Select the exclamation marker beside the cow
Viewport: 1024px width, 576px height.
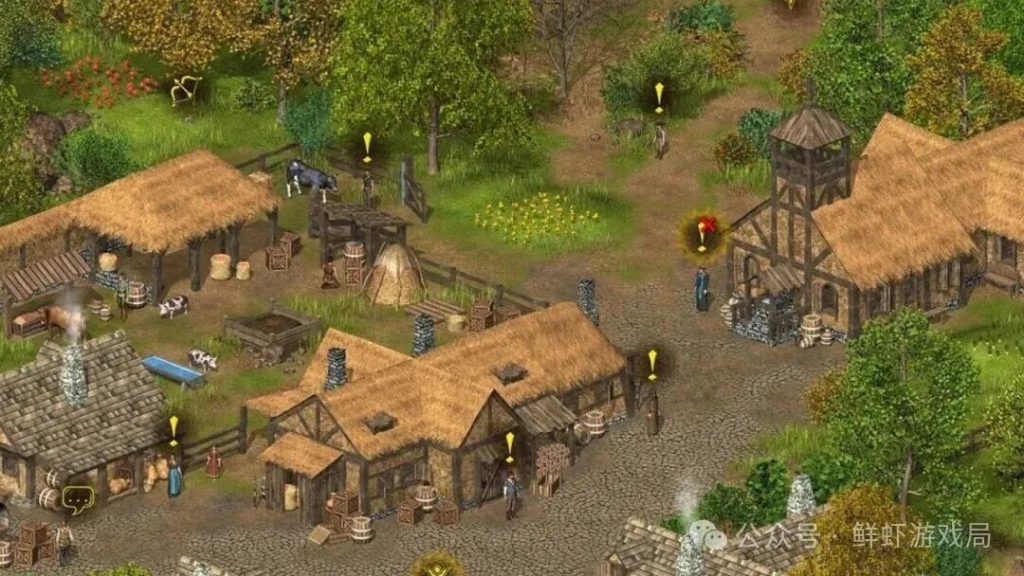coord(367,147)
